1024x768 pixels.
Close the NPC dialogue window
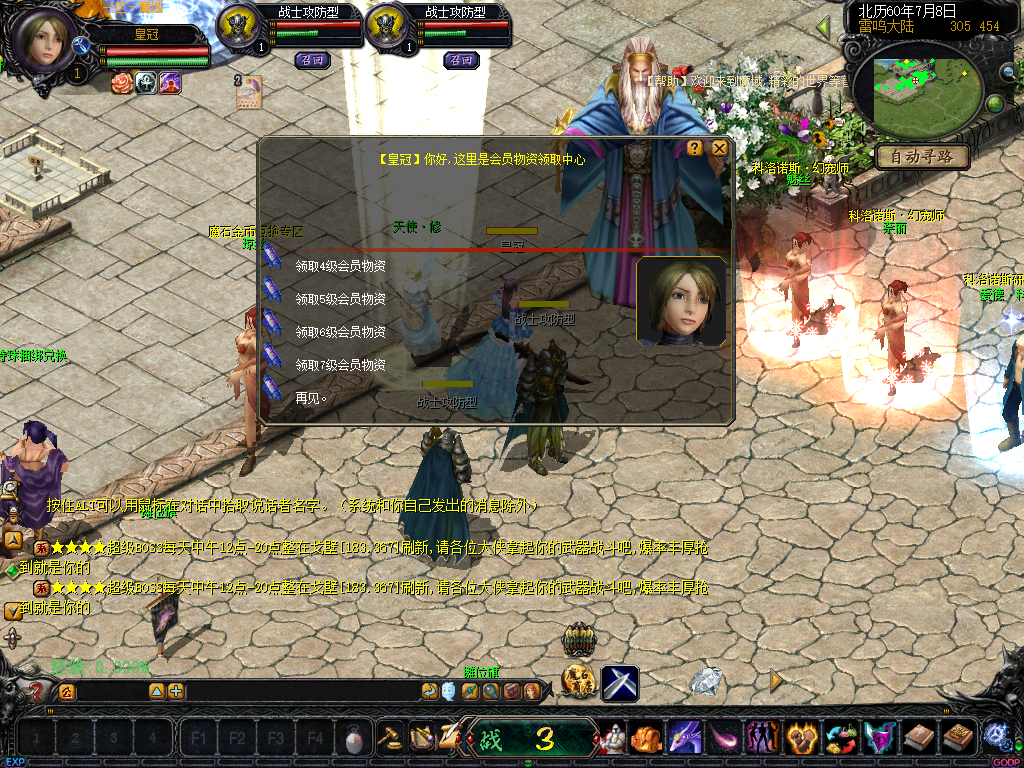(719, 148)
